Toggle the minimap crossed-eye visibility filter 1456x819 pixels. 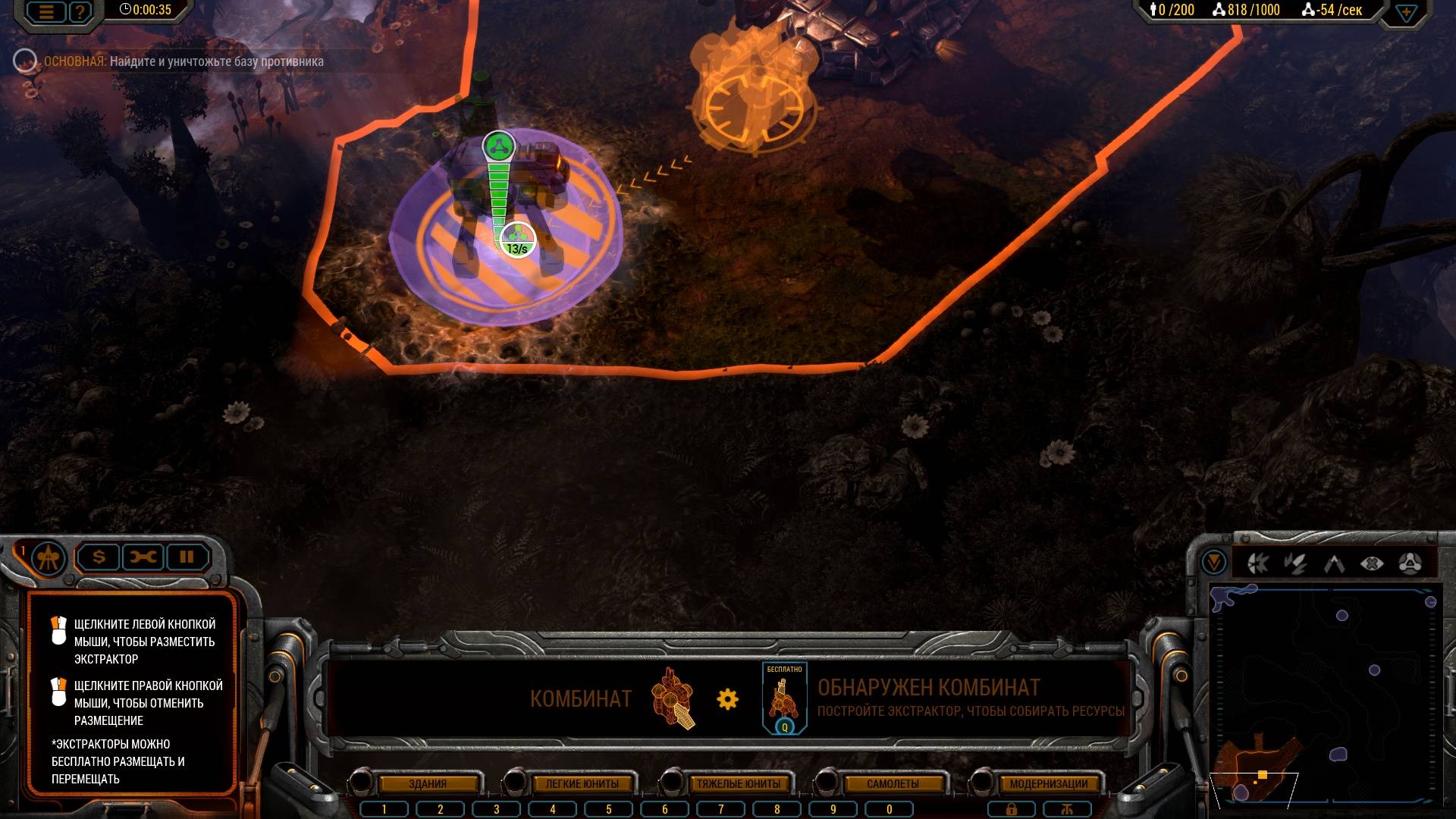tap(1372, 563)
